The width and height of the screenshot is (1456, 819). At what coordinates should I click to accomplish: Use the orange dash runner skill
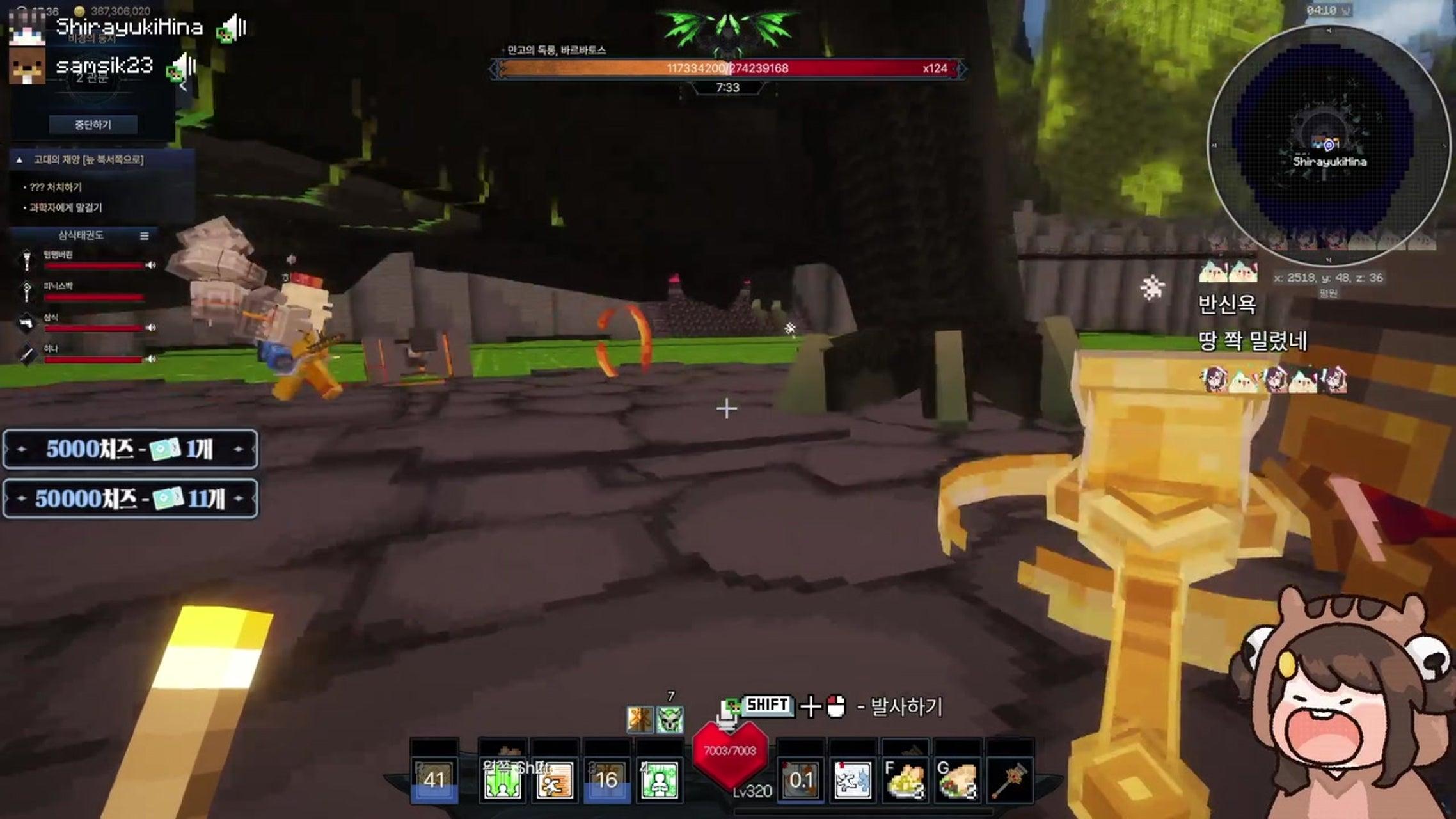(555, 781)
